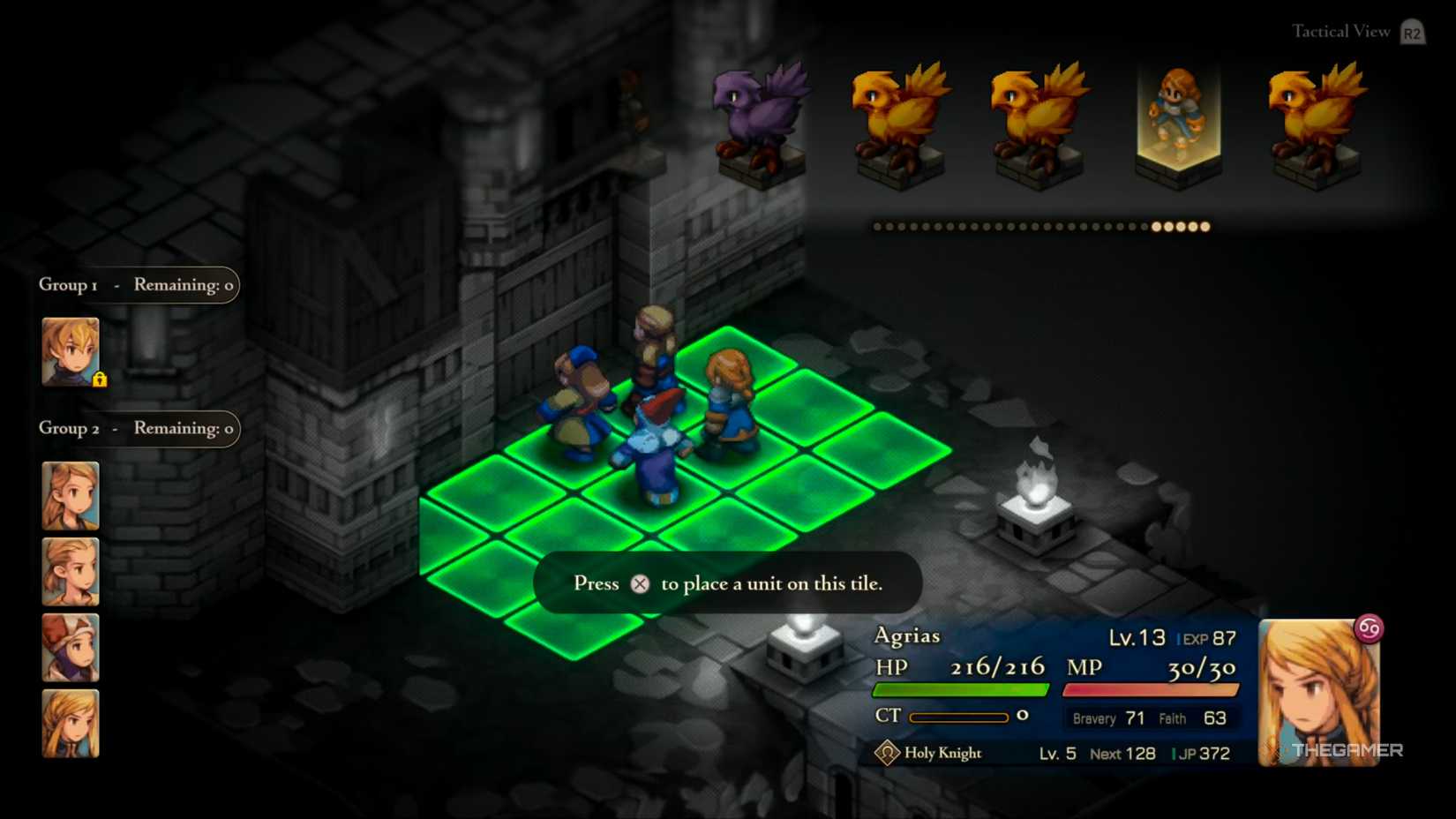Viewport: 1456px width, 819px height.
Task: Click Ramza's locked portrait in Group 1
Action: click(x=69, y=351)
